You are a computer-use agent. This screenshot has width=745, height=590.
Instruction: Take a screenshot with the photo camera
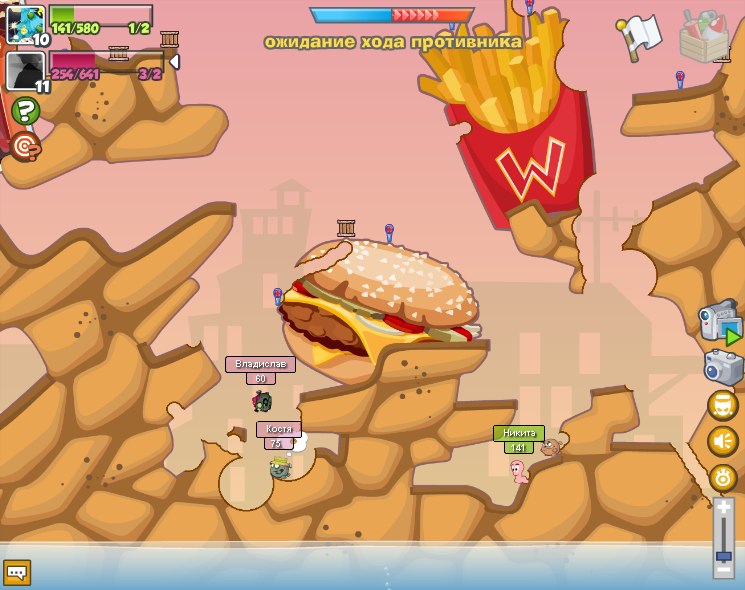click(x=723, y=367)
